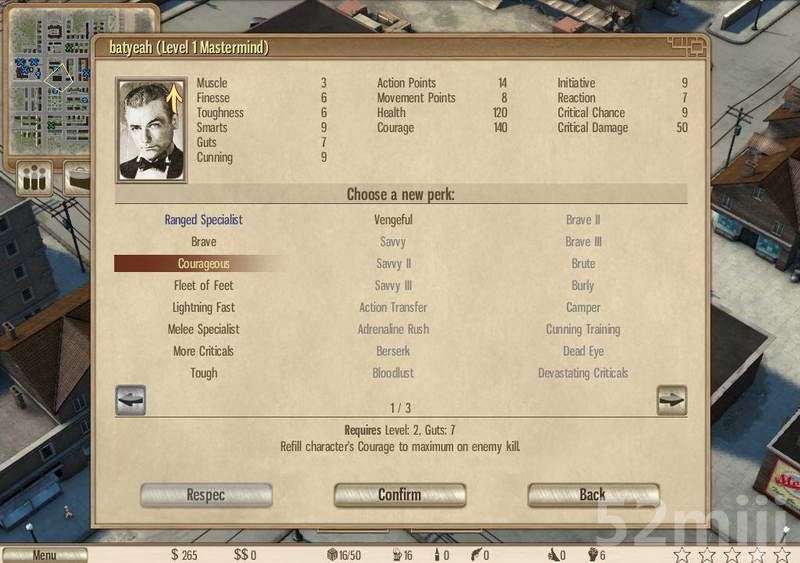Pick the More Criticals perk
Image resolution: width=800 pixels, height=563 pixels.
pos(203,352)
